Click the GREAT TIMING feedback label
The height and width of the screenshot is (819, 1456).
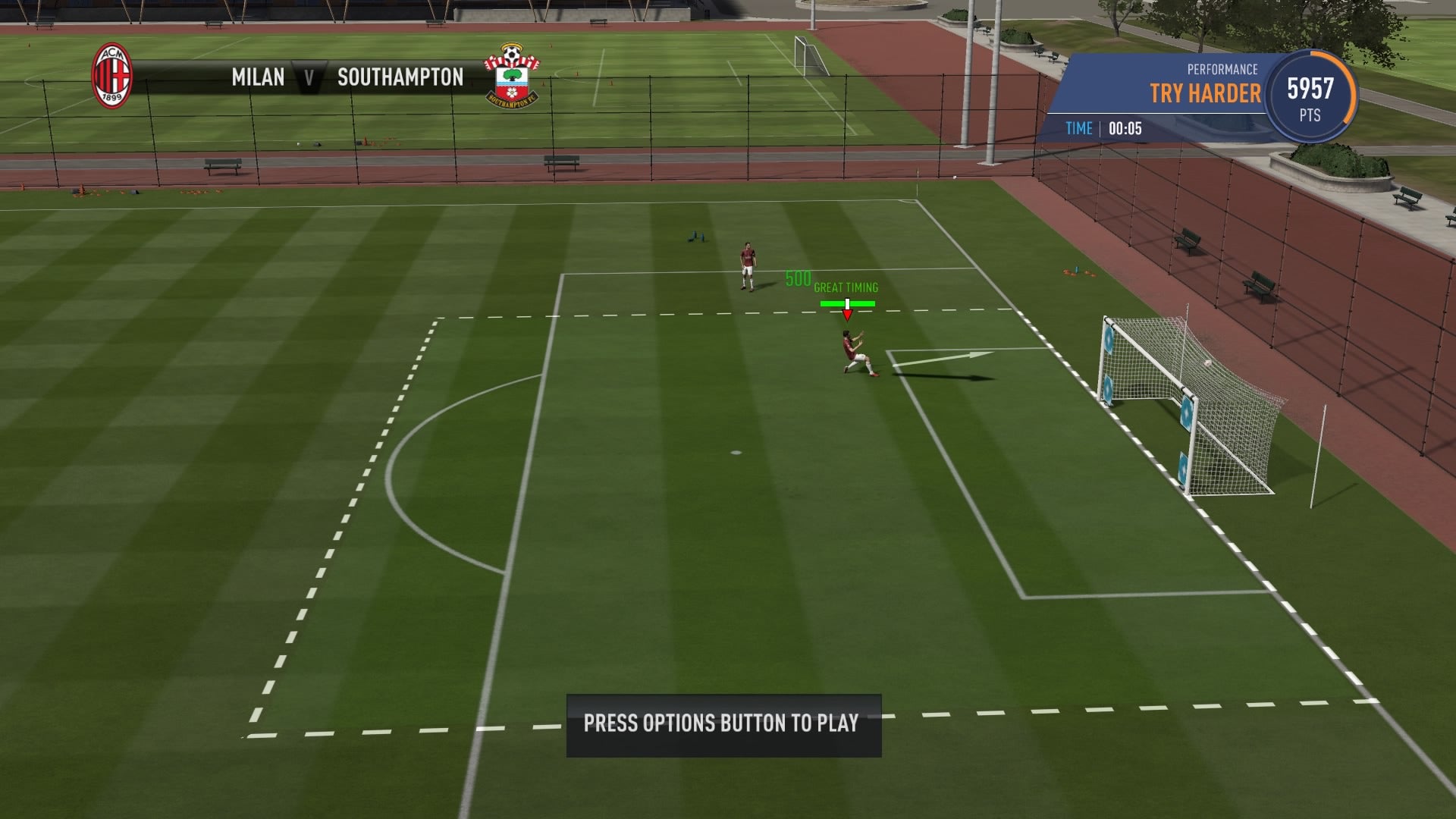(x=846, y=288)
